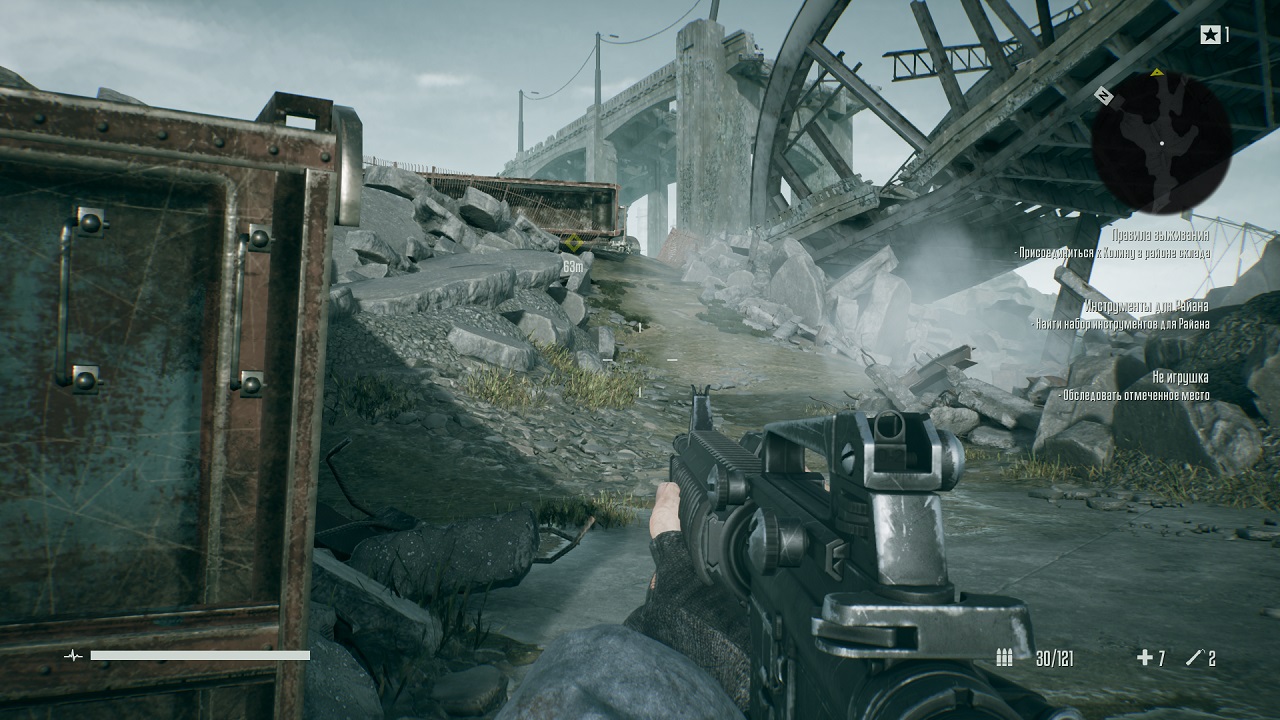Image resolution: width=1280 pixels, height=720 pixels.
Task: Select the star icon above the minimap
Action: [1210, 36]
